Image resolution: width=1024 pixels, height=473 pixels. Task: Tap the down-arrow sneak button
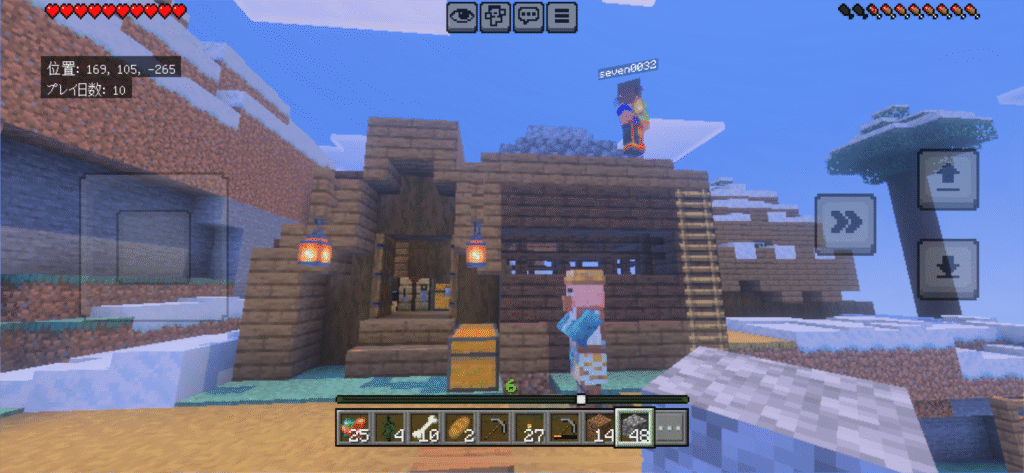pyautogui.click(x=947, y=269)
